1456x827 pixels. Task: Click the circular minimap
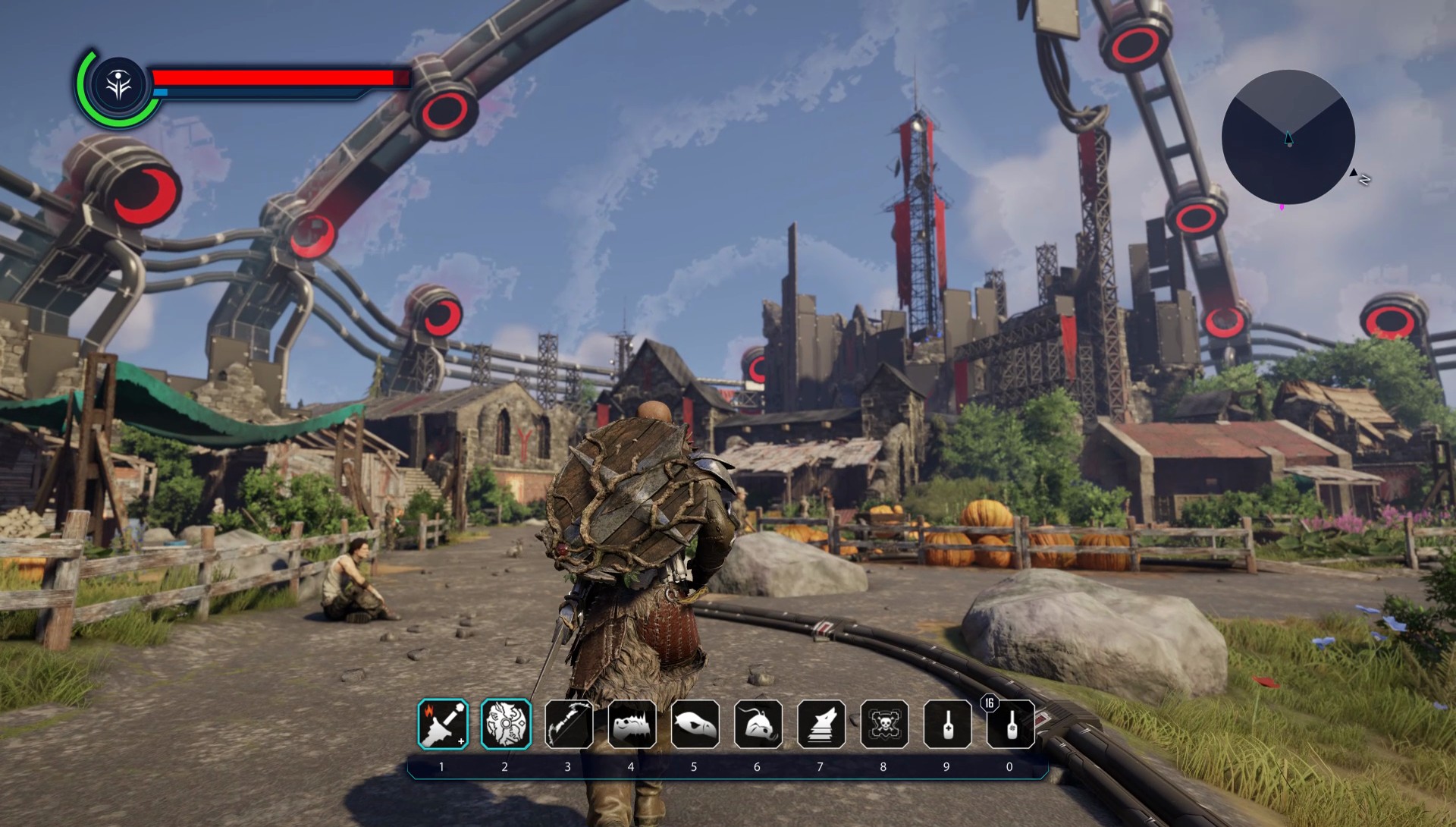(1288, 137)
